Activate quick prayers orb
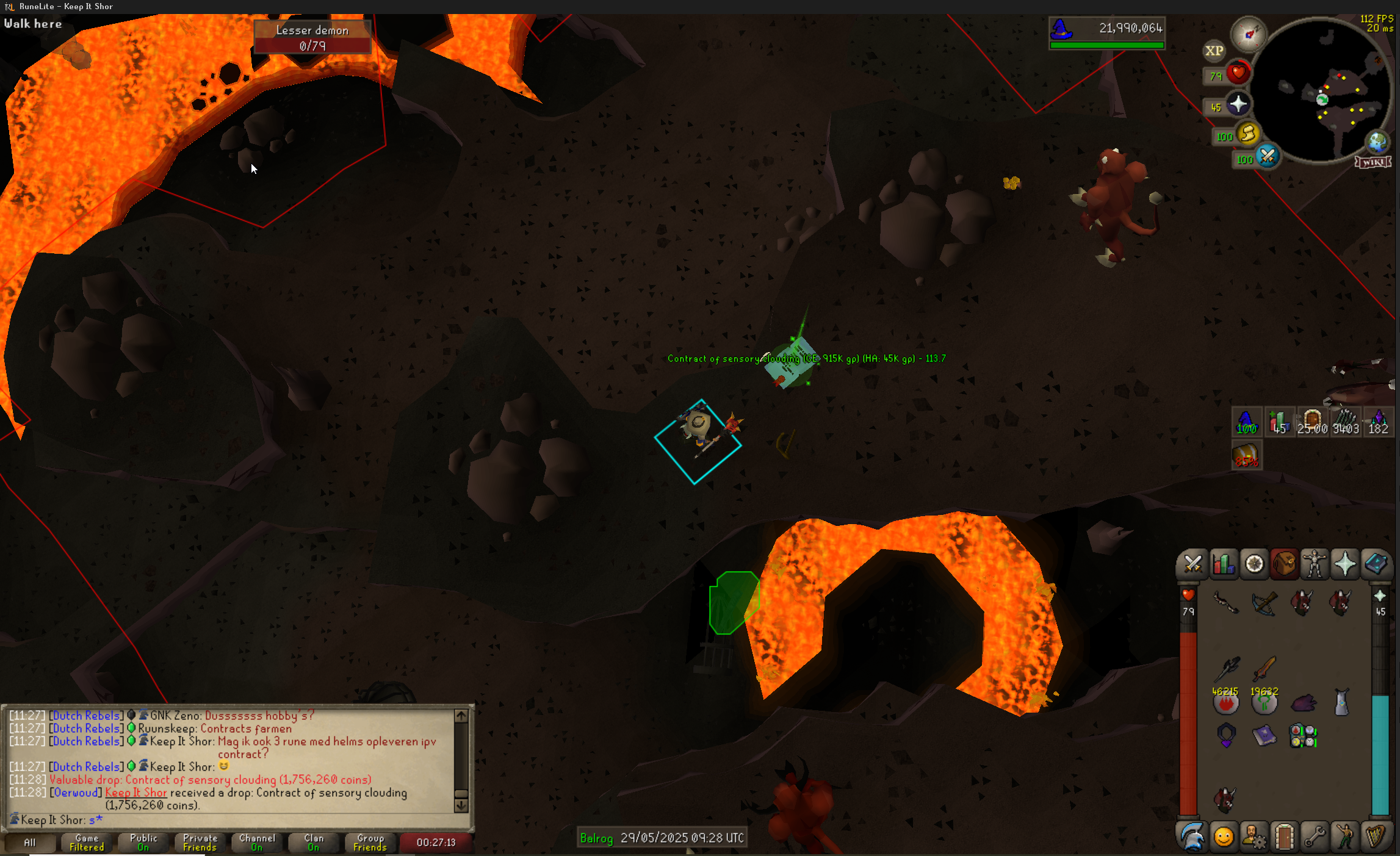The width and height of the screenshot is (1400, 856). pyautogui.click(x=1238, y=105)
